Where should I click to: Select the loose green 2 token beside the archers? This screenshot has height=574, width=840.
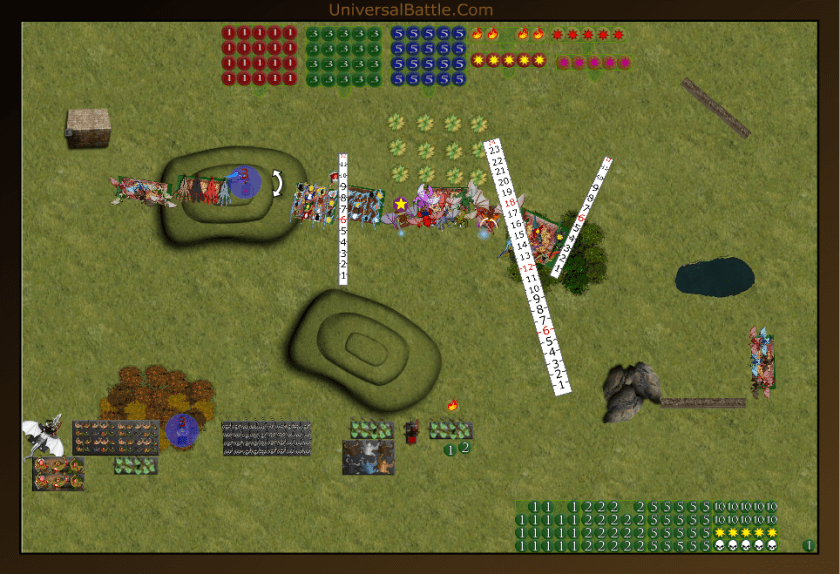[465, 448]
